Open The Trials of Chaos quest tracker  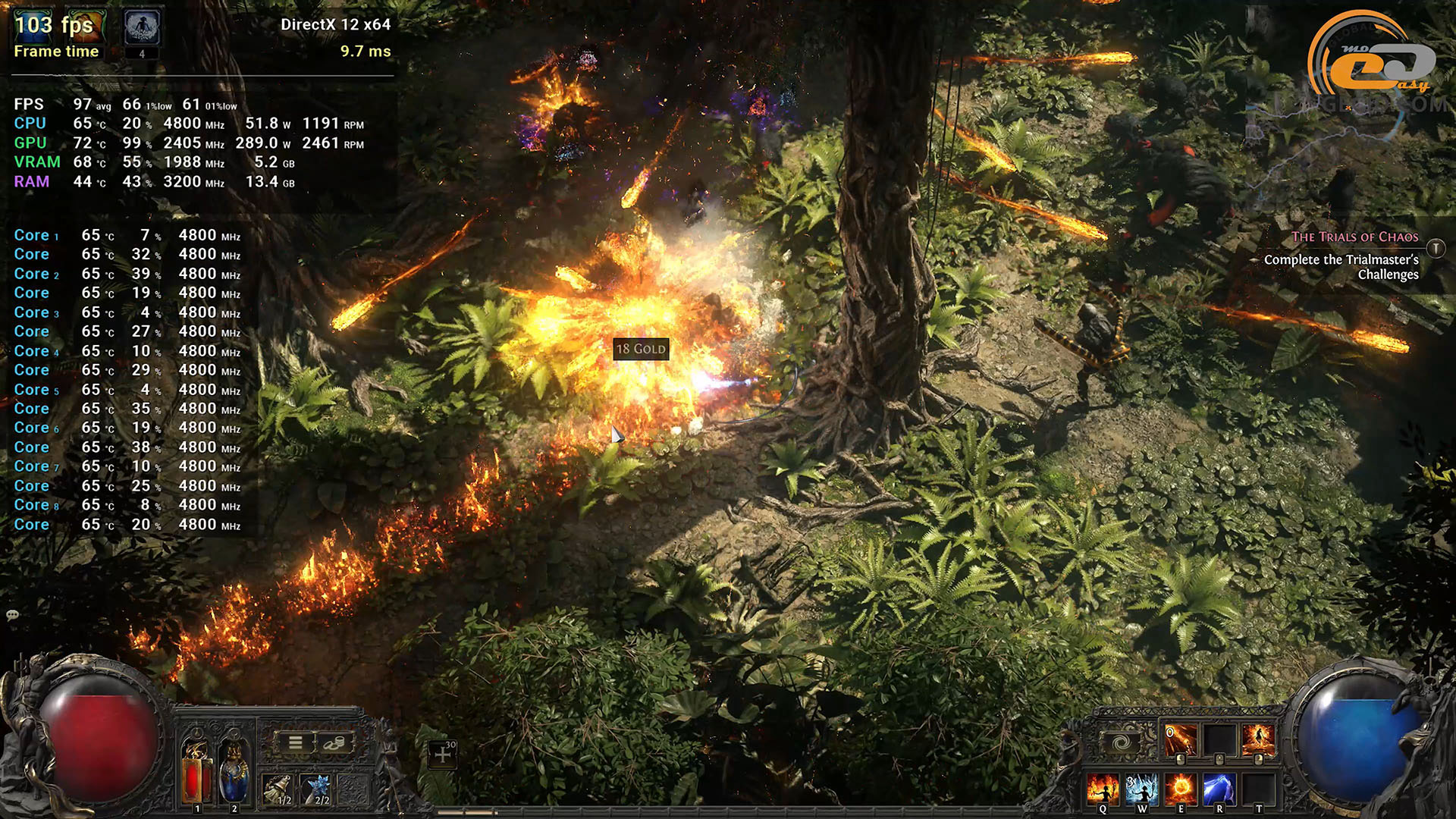coord(1354,237)
